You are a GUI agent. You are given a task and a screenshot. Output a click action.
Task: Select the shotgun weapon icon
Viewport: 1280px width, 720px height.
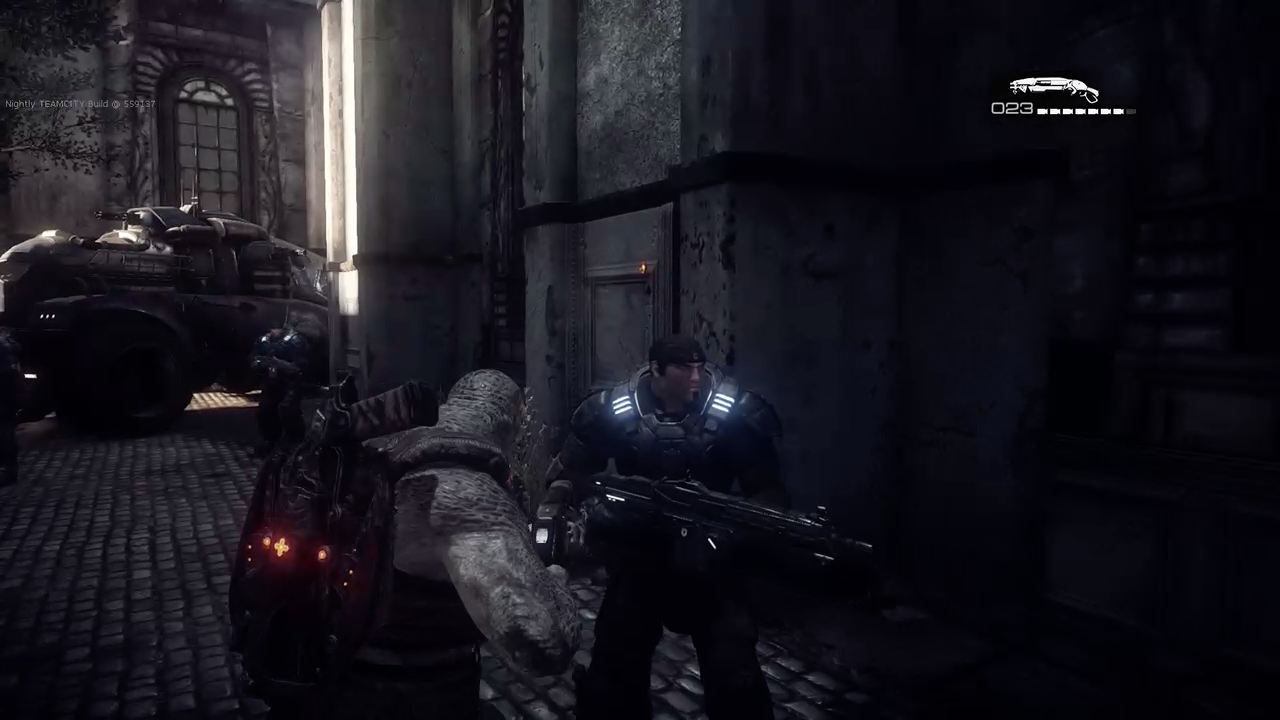tap(1053, 89)
